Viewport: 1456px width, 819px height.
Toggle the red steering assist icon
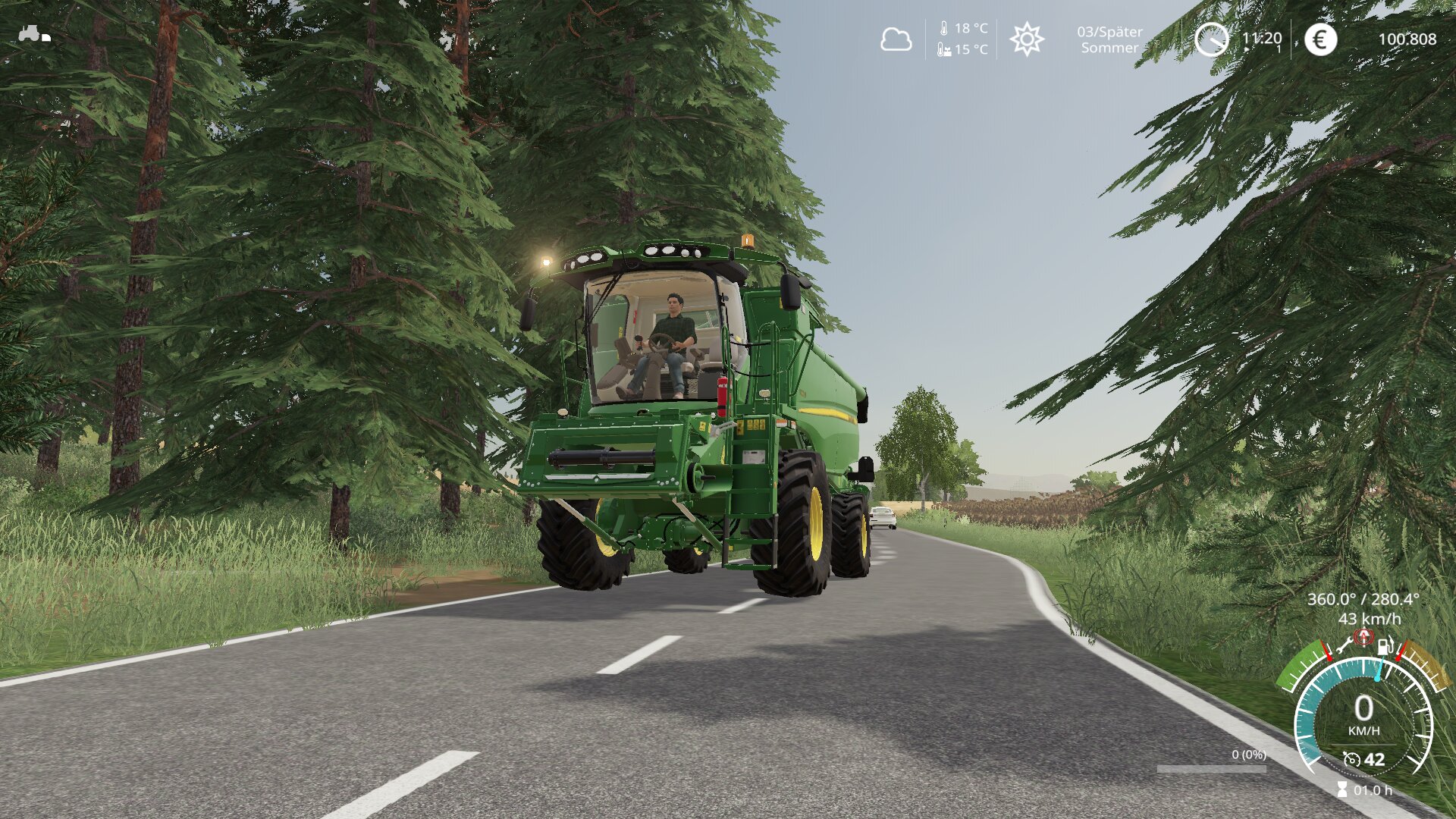pyautogui.click(x=1364, y=637)
